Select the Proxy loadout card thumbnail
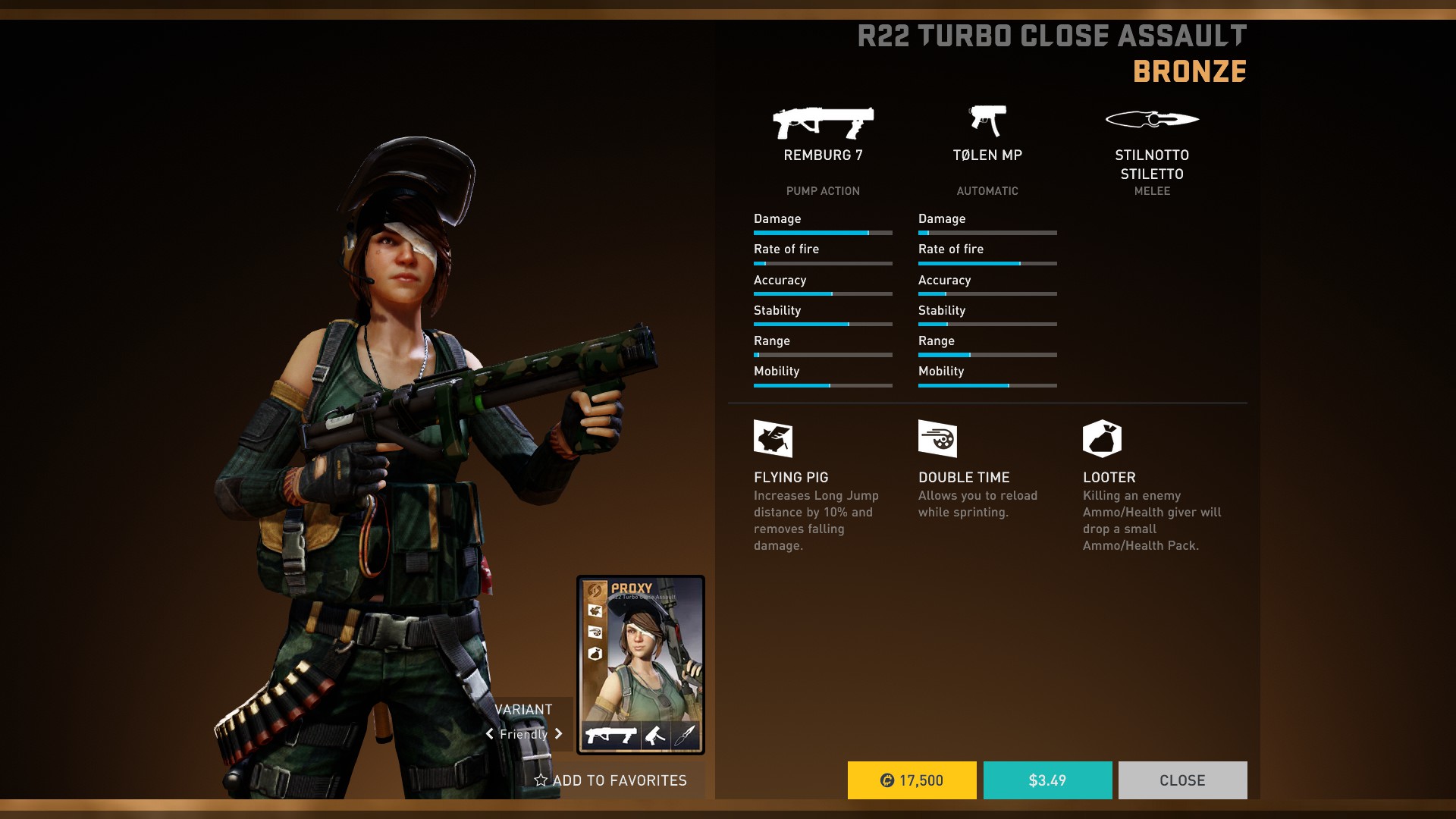The height and width of the screenshot is (819, 1456). [641, 664]
